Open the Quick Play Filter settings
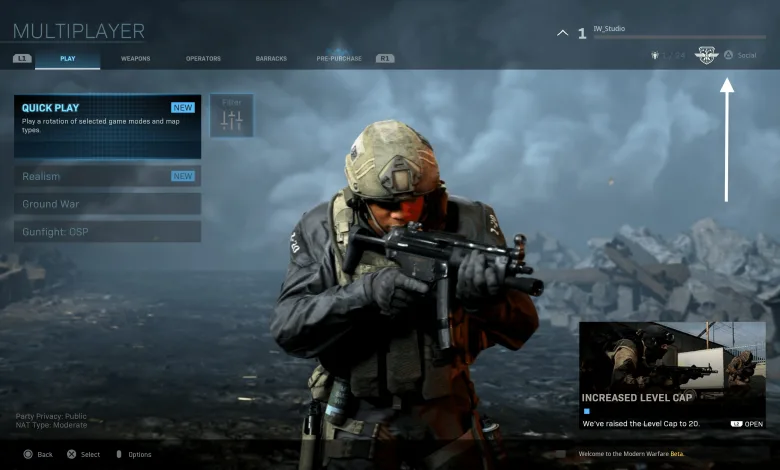This screenshot has width=780, height=470. 232,116
